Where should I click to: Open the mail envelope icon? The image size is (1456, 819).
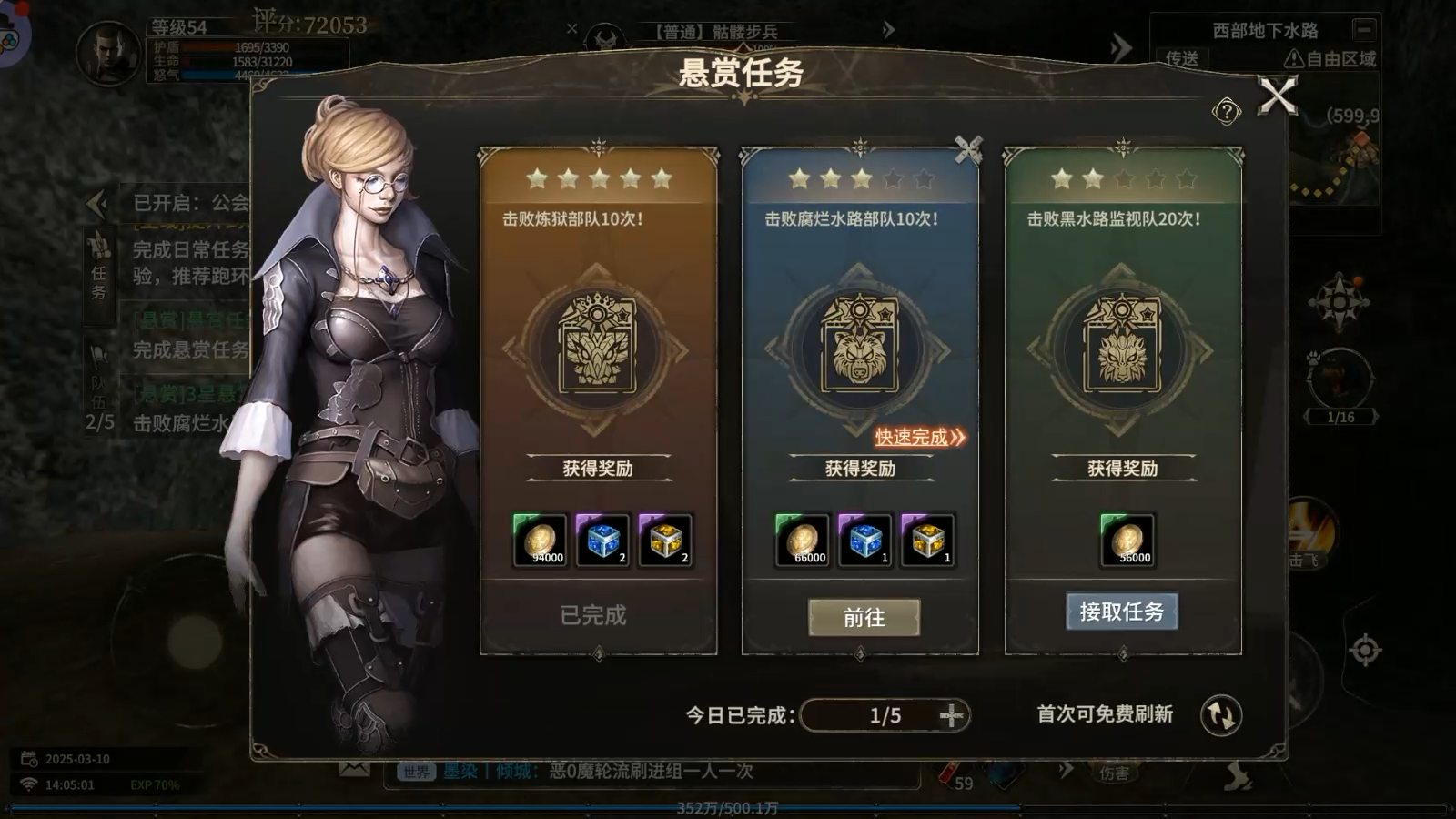pos(354,769)
